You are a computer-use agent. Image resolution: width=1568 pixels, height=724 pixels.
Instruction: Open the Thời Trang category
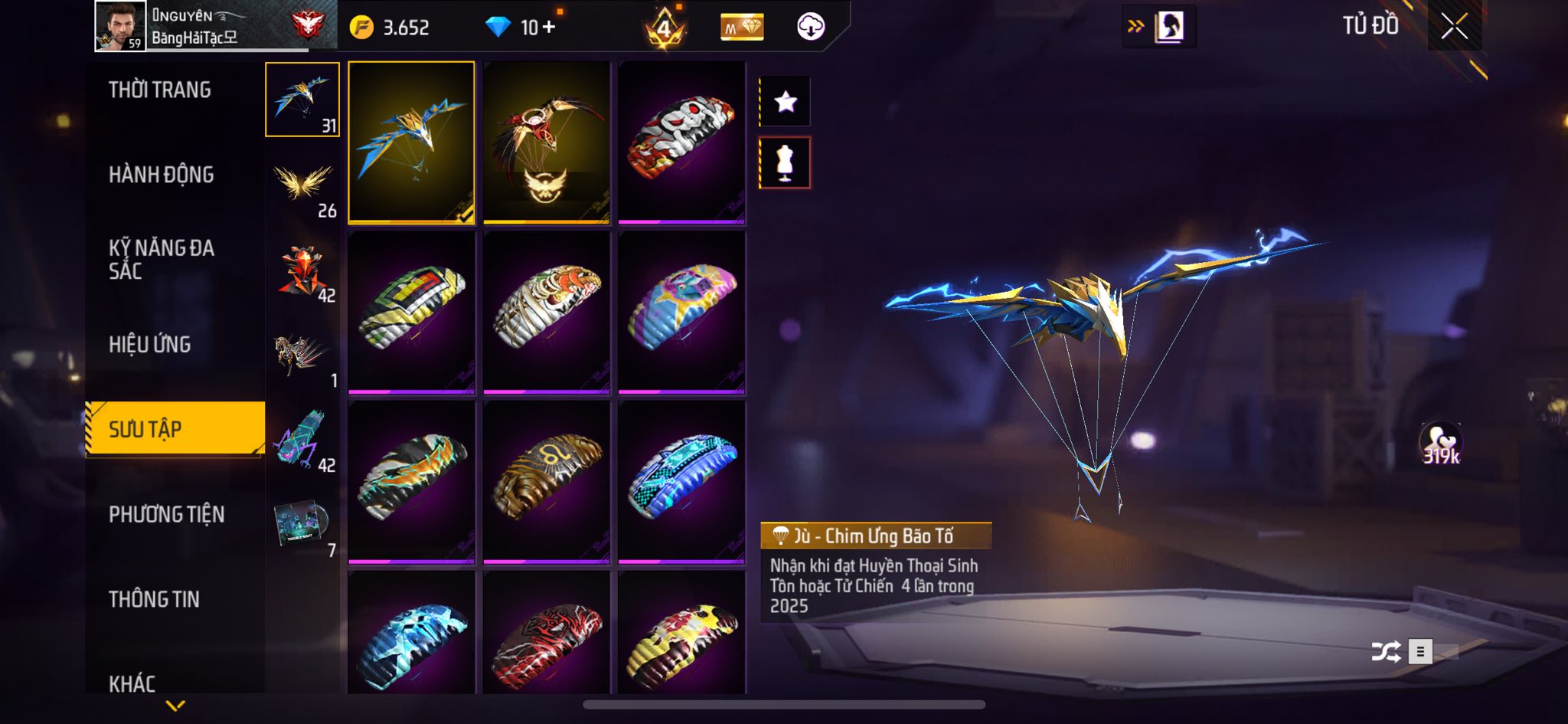click(160, 90)
